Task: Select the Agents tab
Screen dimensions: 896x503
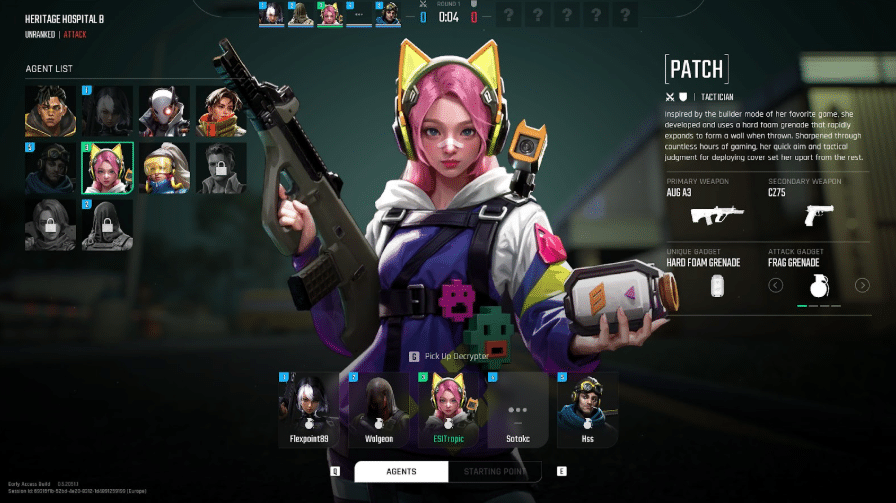Action: pos(401,472)
